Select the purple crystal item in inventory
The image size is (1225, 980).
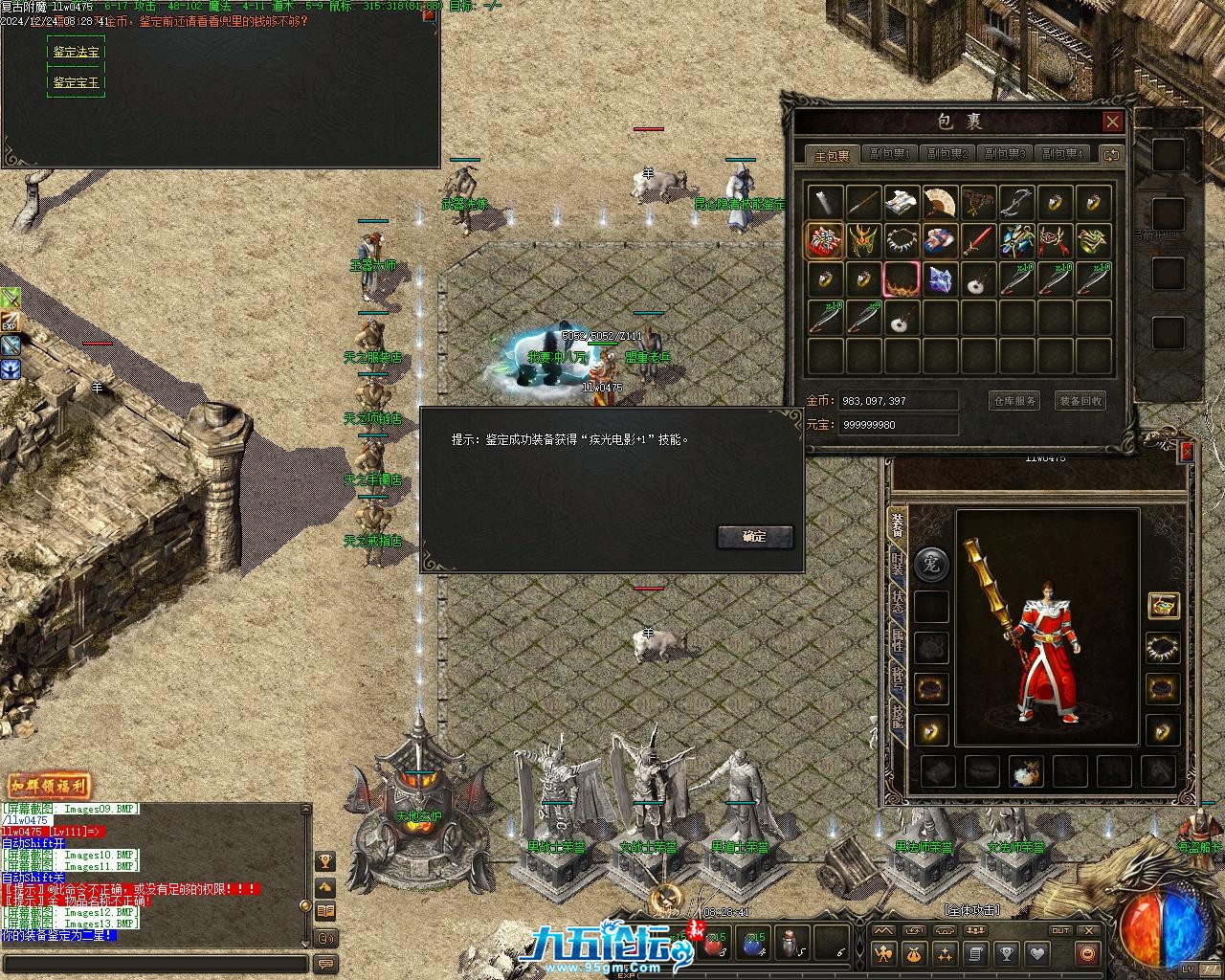940,279
